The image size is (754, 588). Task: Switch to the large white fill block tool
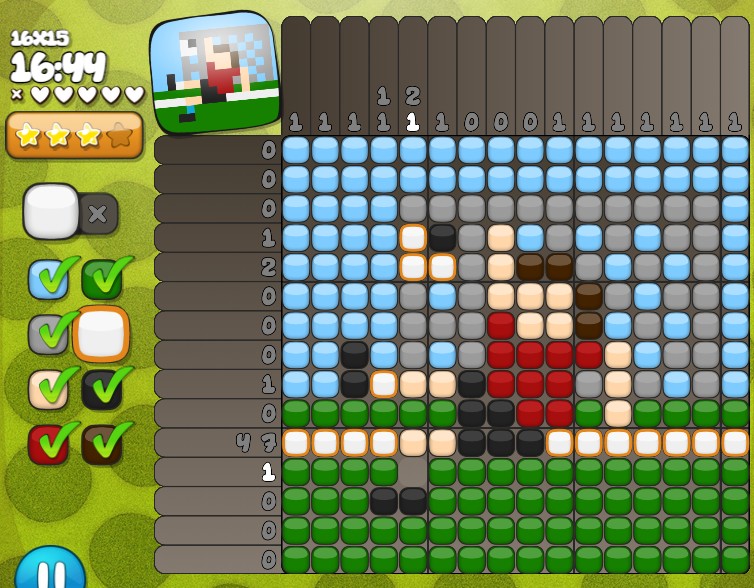point(51,211)
